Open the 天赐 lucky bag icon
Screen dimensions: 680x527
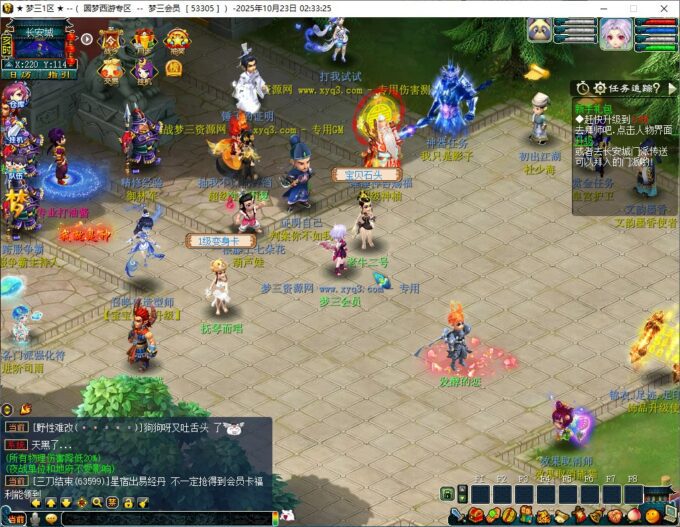coord(111,68)
